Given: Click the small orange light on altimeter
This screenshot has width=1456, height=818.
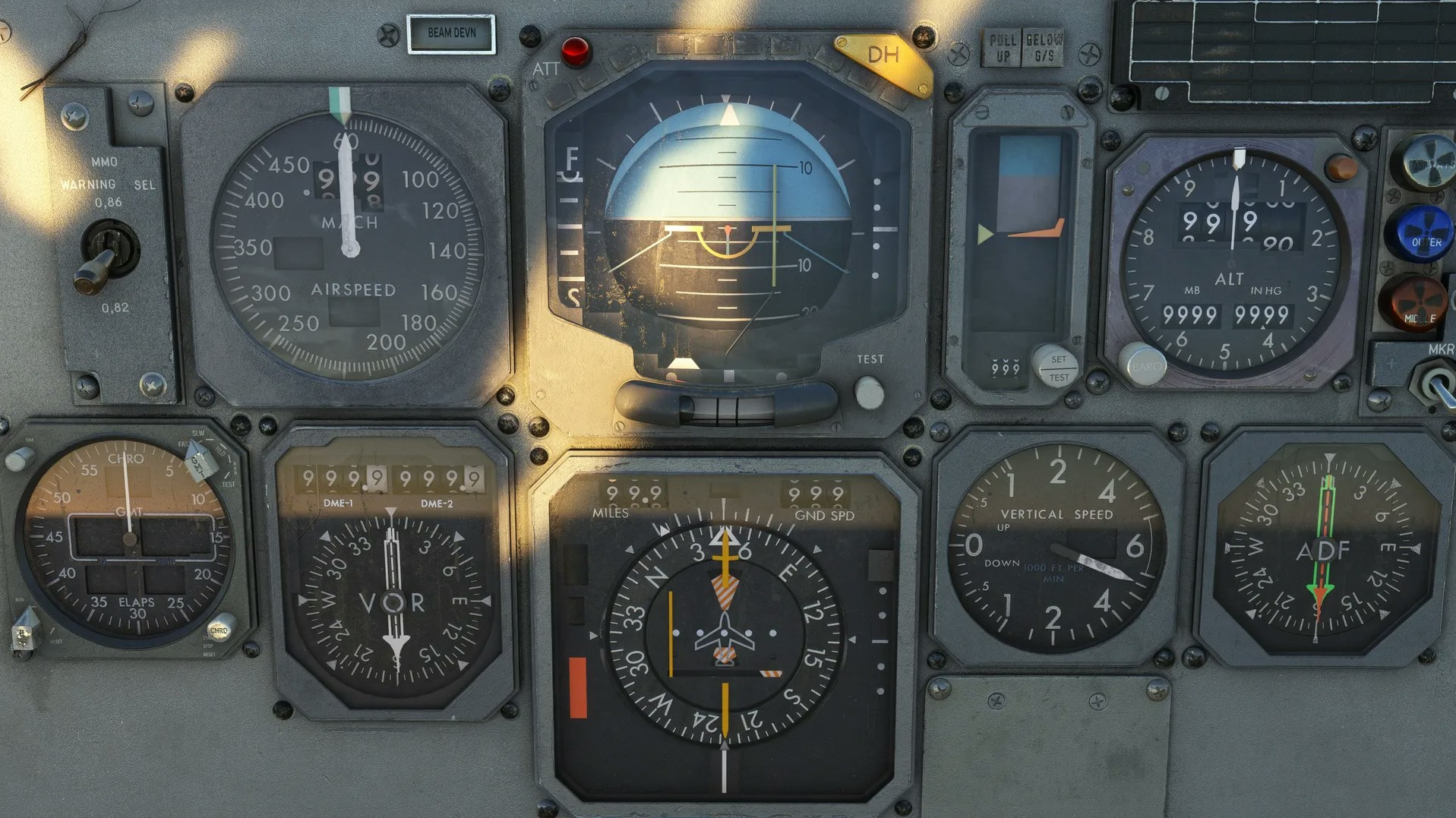Looking at the screenshot, I should coord(1340,168).
